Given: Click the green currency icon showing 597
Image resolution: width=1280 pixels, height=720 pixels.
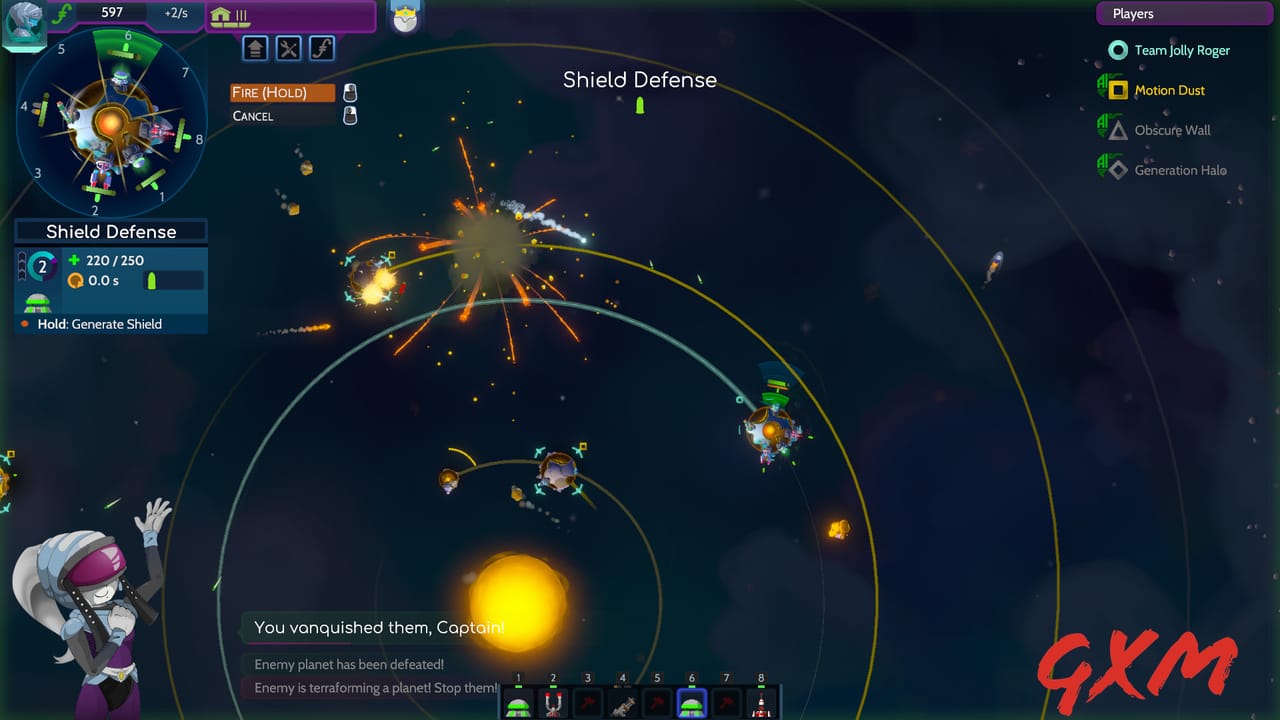Looking at the screenshot, I should click(62, 13).
